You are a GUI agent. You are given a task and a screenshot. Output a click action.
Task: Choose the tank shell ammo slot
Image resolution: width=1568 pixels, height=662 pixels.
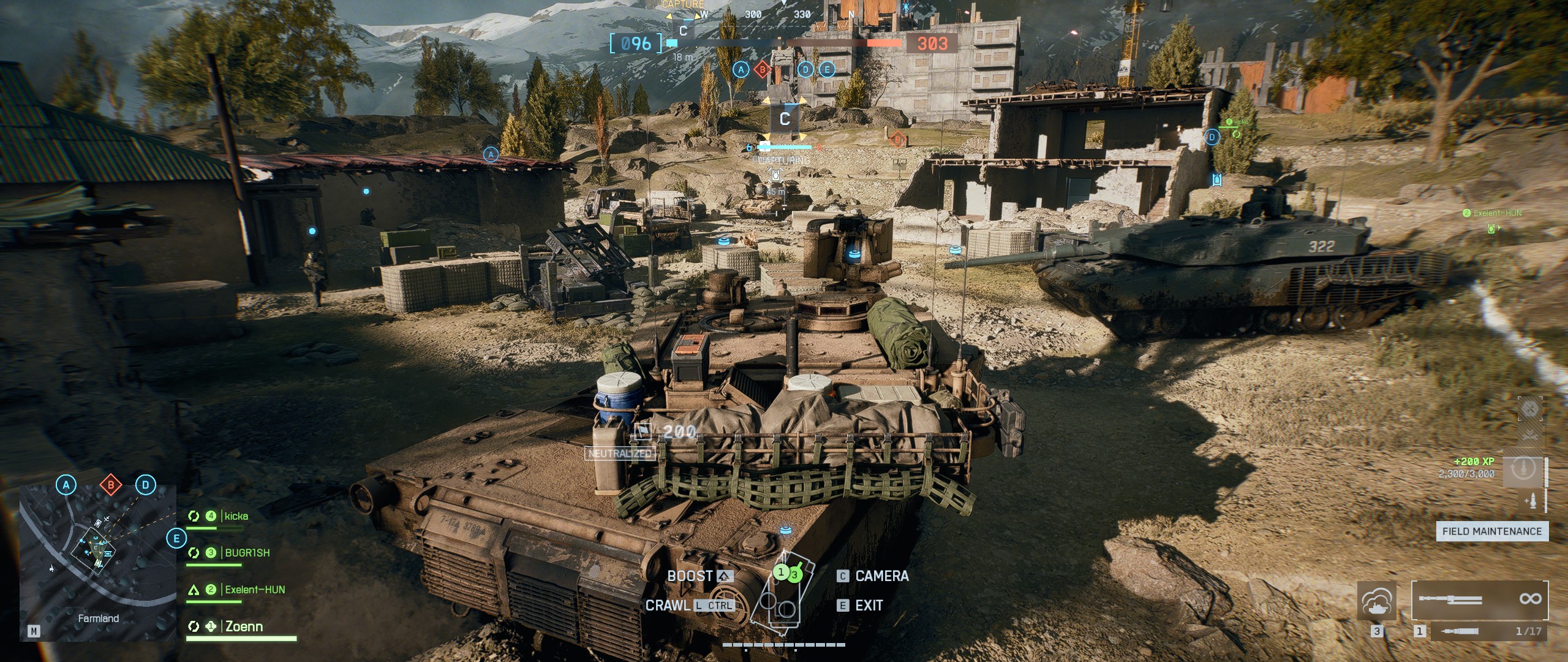(x=1479, y=631)
